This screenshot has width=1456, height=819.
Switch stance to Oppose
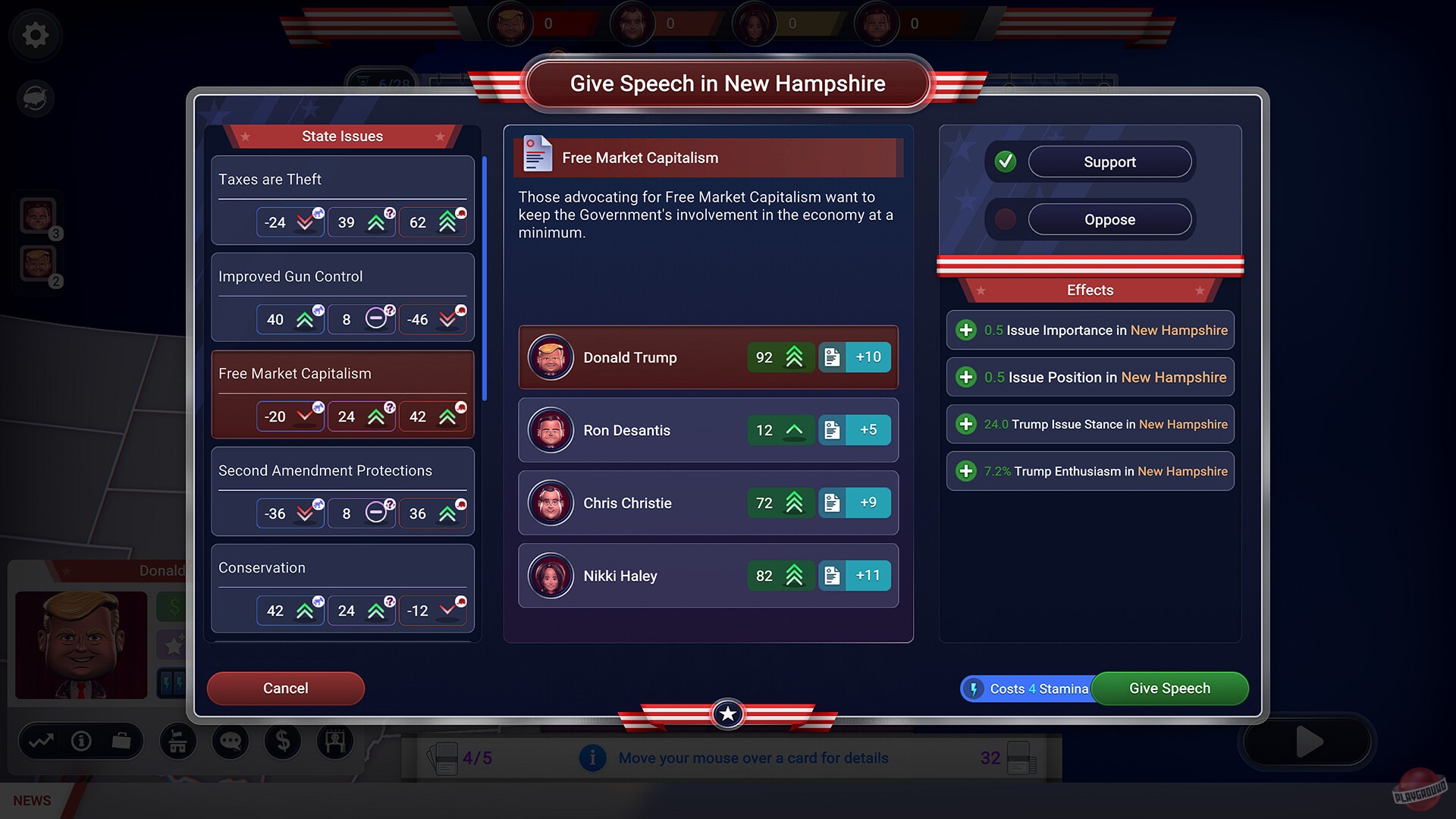[x=1109, y=219]
